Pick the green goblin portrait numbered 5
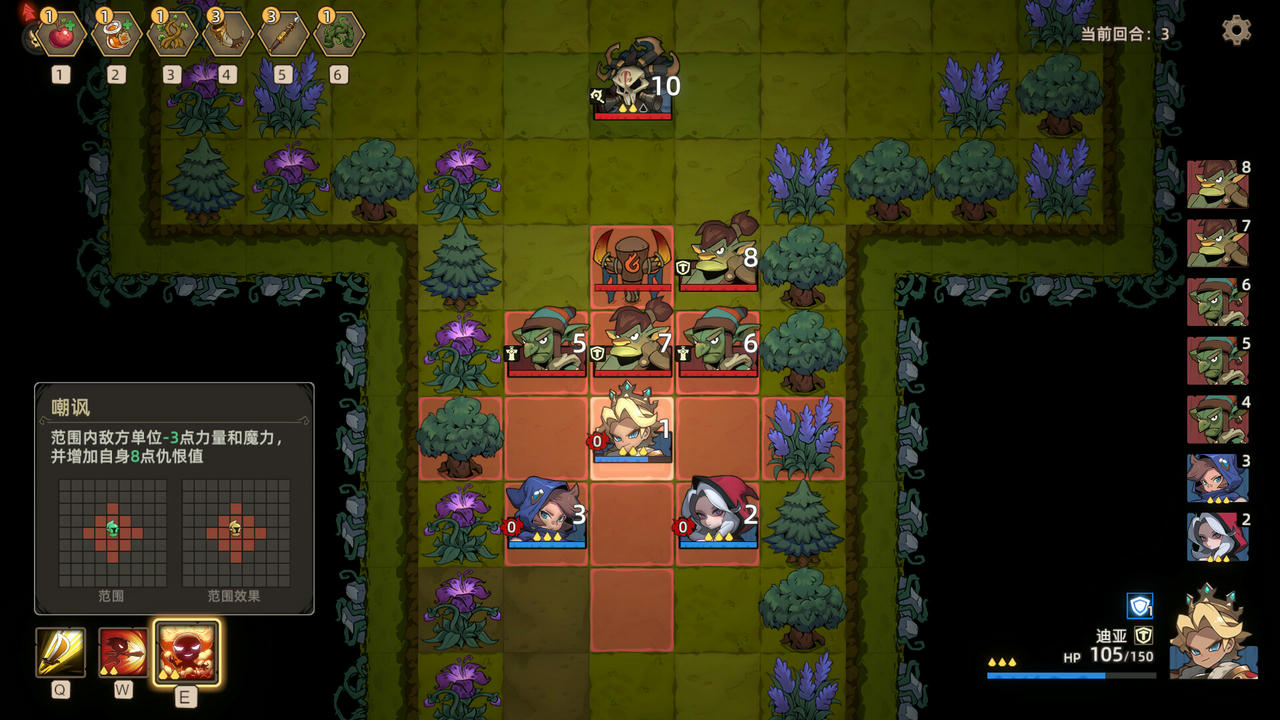Image resolution: width=1280 pixels, height=720 pixels. [x=1217, y=360]
